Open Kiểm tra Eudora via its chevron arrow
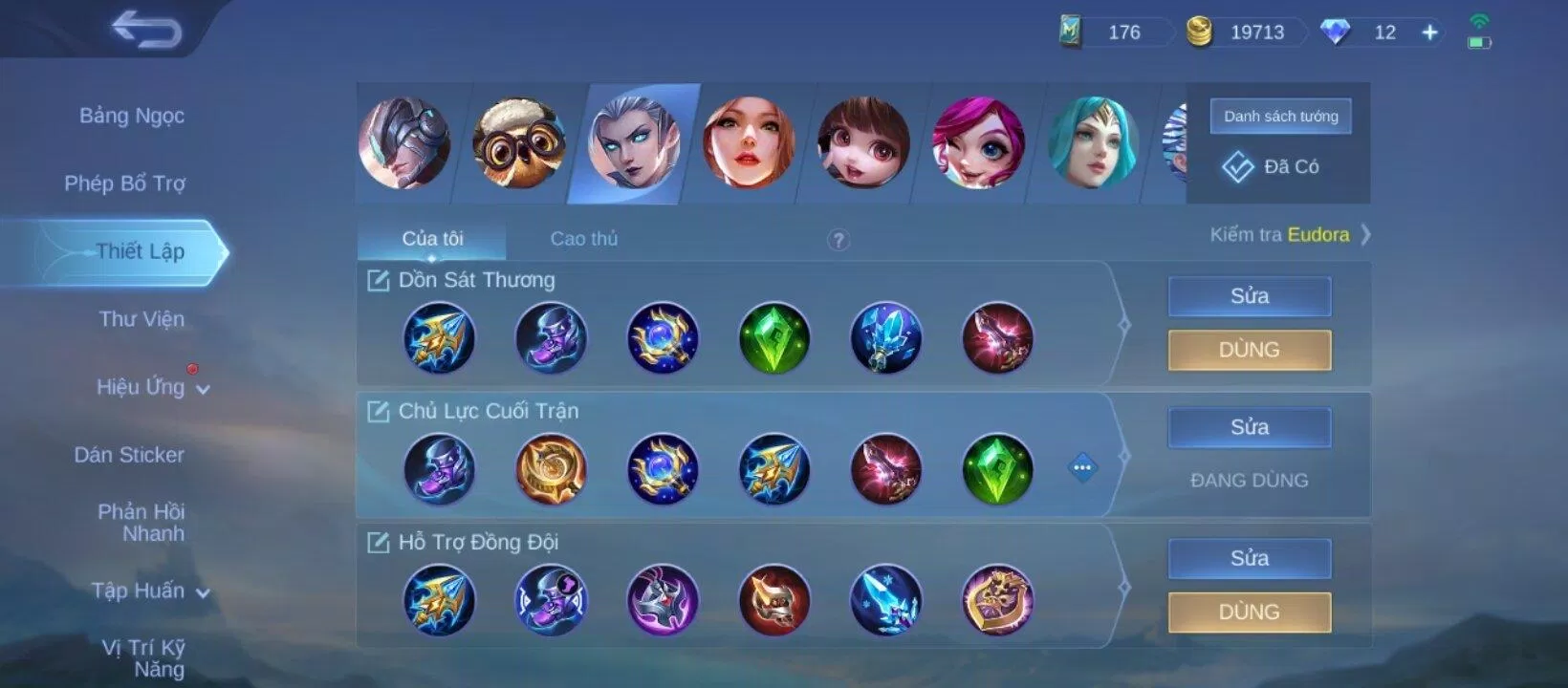The width and height of the screenshot is (1568, 688). pyautogui.click(x=1367, y=234)
